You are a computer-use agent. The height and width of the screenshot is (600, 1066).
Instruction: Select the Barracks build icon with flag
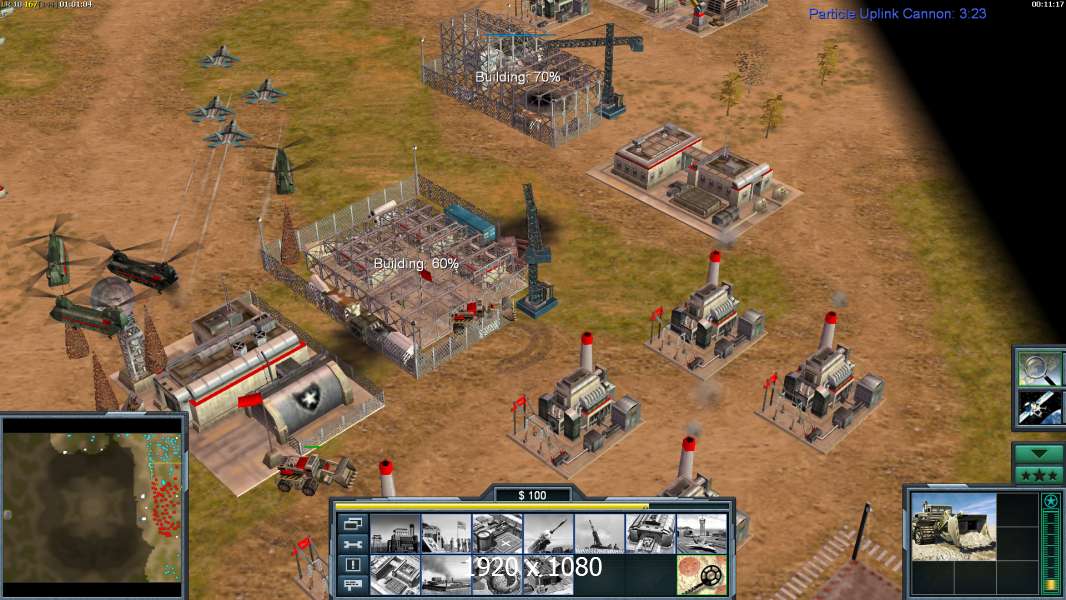[x=446, y=534]
